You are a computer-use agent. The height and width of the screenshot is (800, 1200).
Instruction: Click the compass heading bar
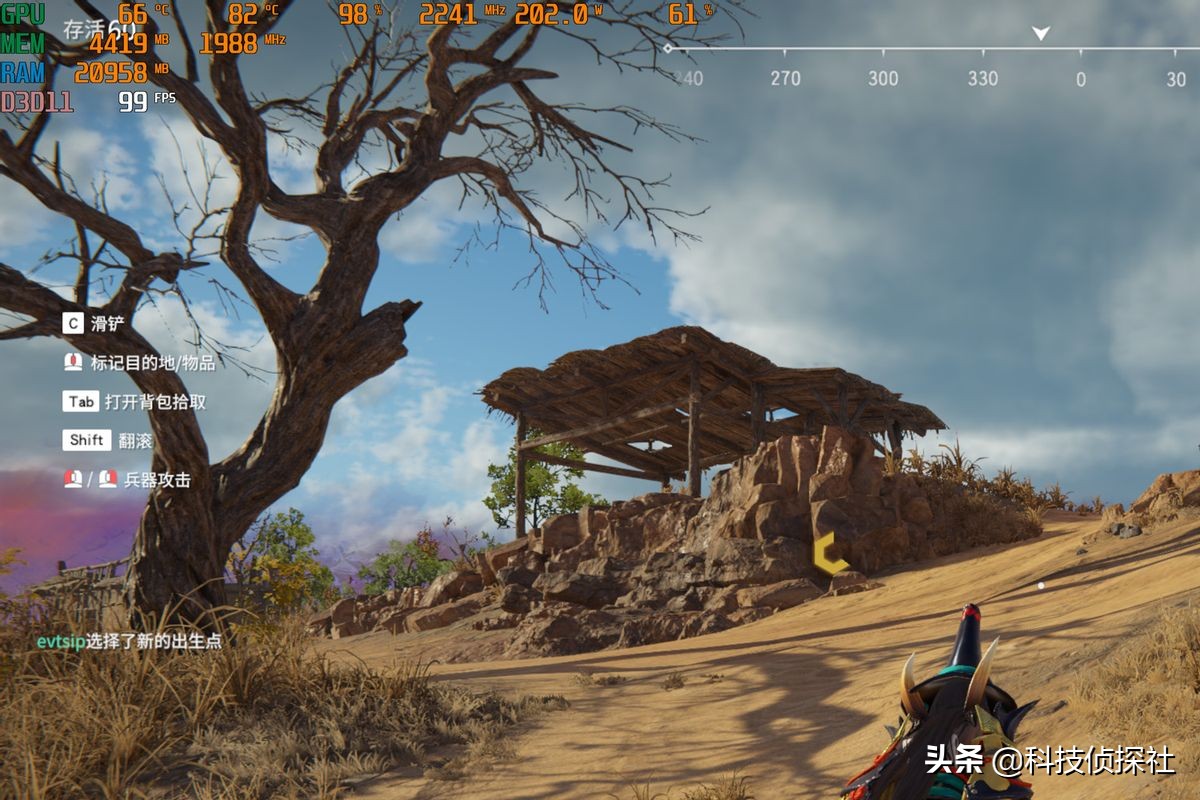click(930, 63)
